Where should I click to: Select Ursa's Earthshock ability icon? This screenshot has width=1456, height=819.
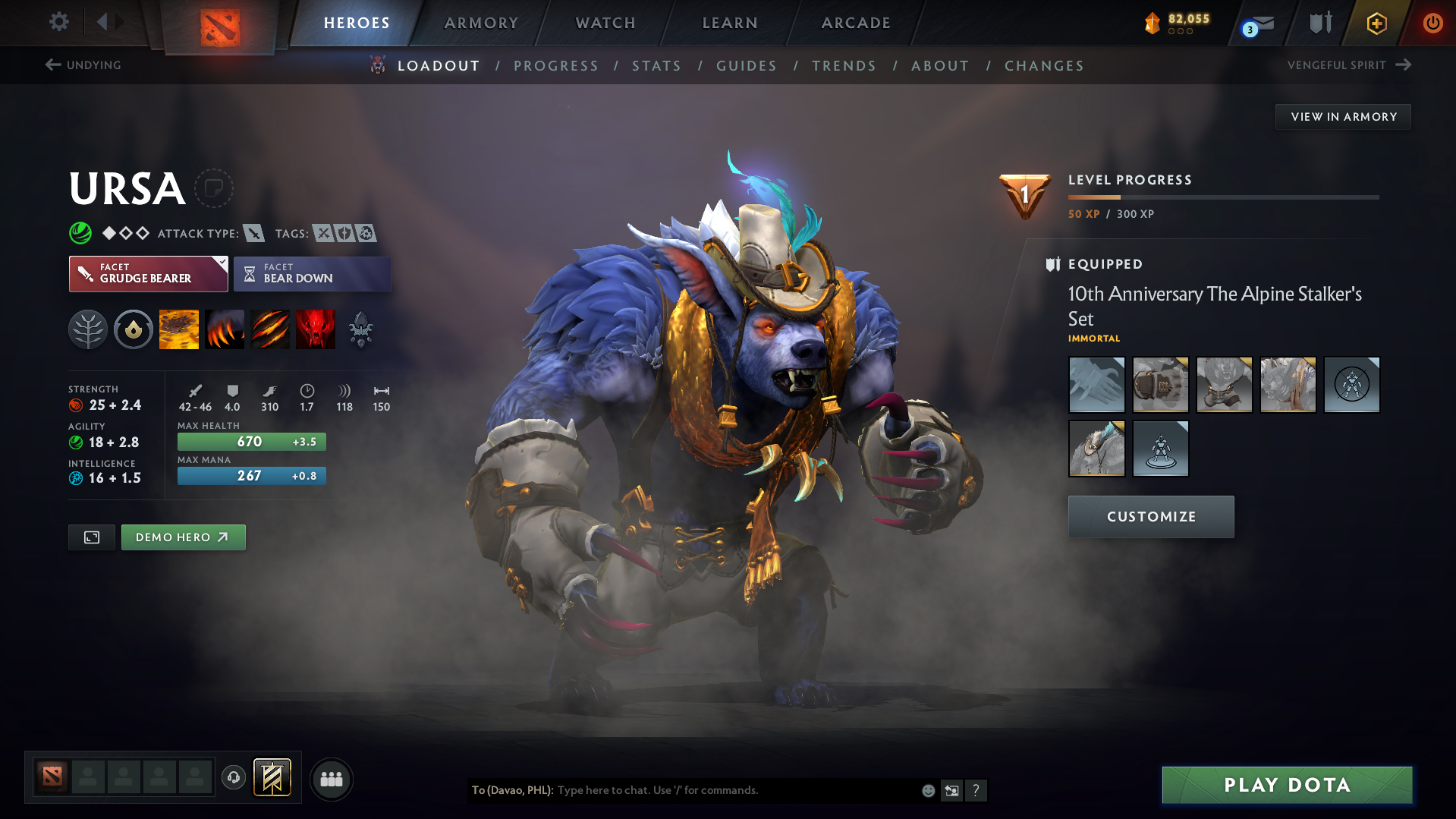pyautogui.click(x=178, y=329)
